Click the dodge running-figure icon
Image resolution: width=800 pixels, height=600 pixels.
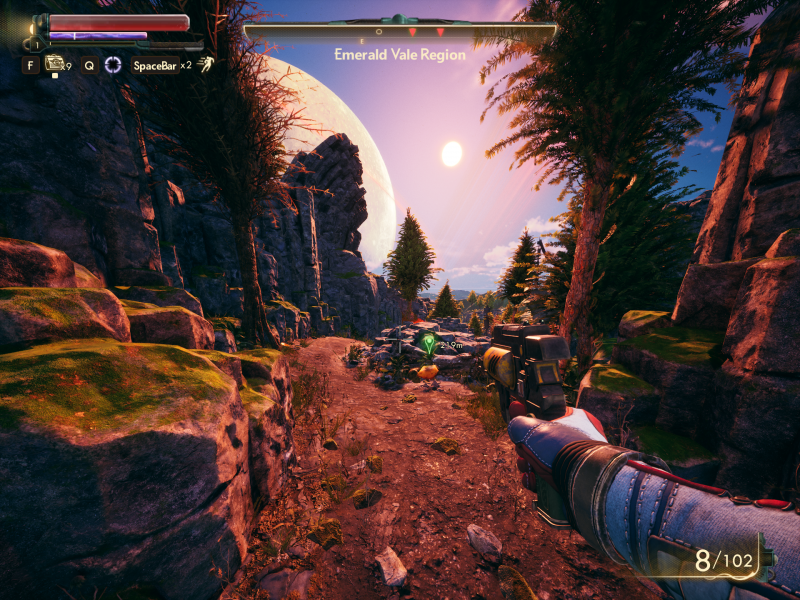click(205, 65)
